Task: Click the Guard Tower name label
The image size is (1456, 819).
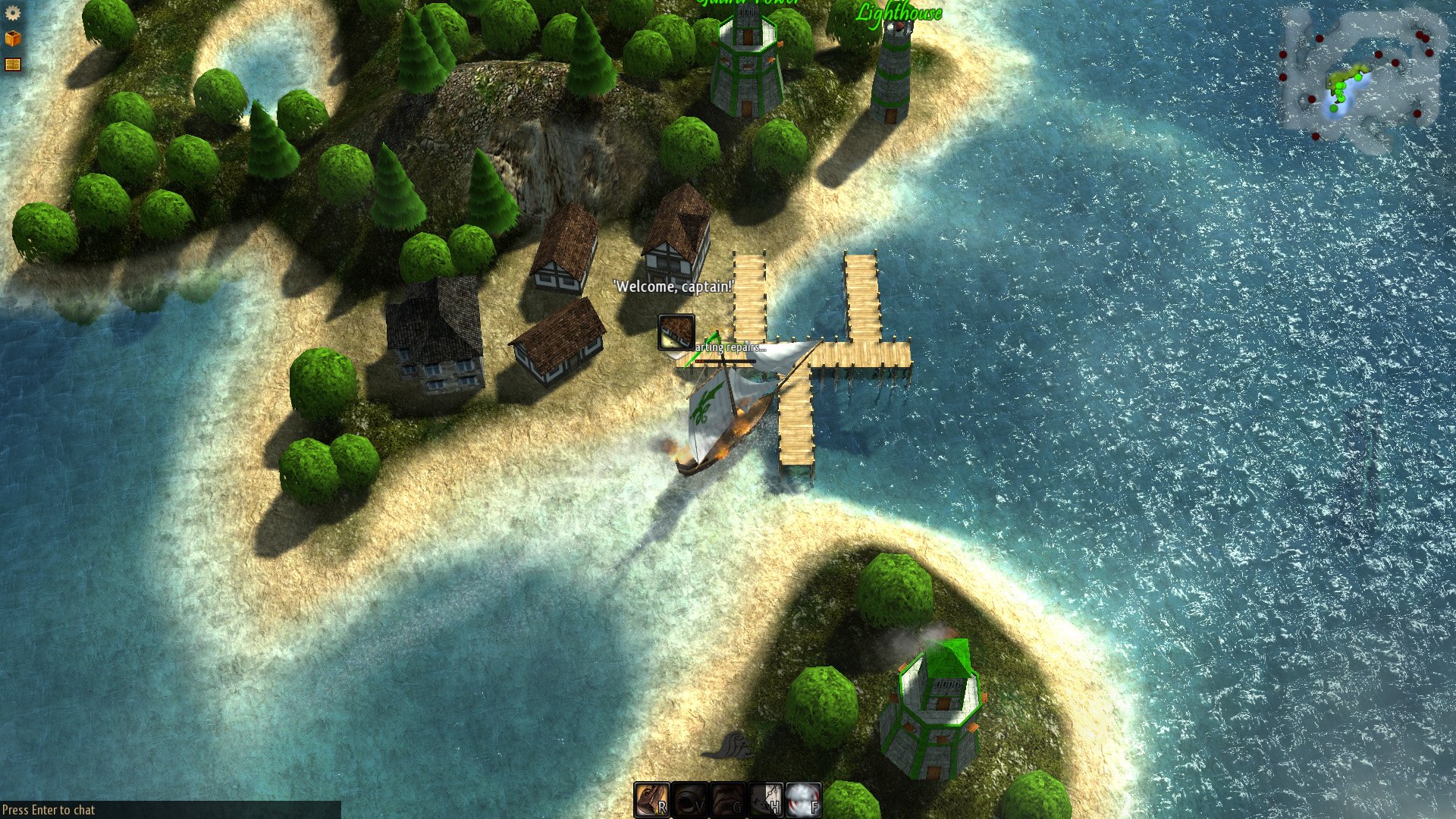Action: [x=747, y=2]
